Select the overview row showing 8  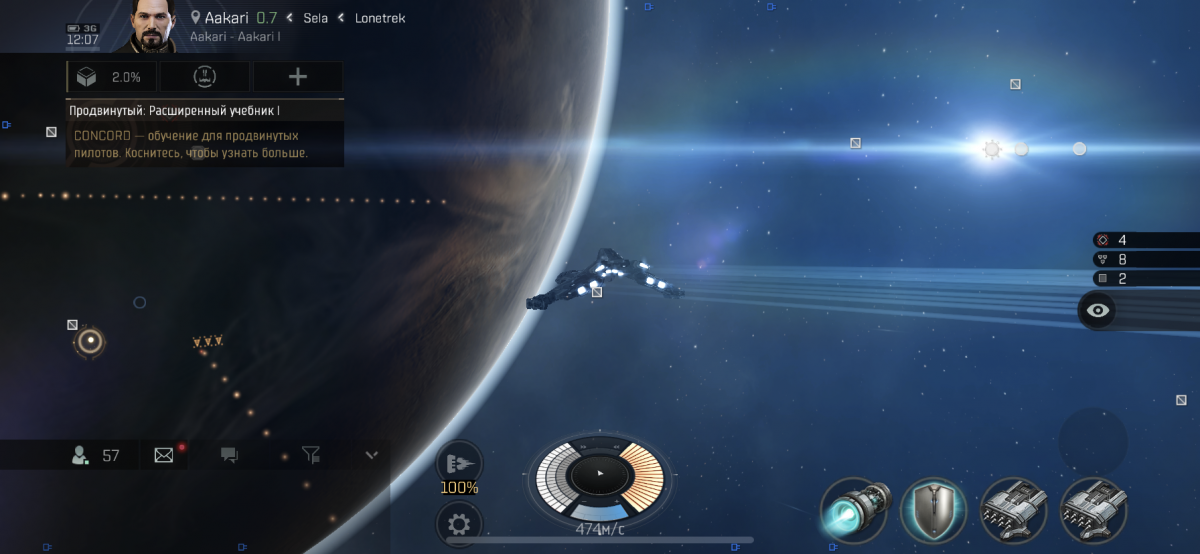(1145, 259)
